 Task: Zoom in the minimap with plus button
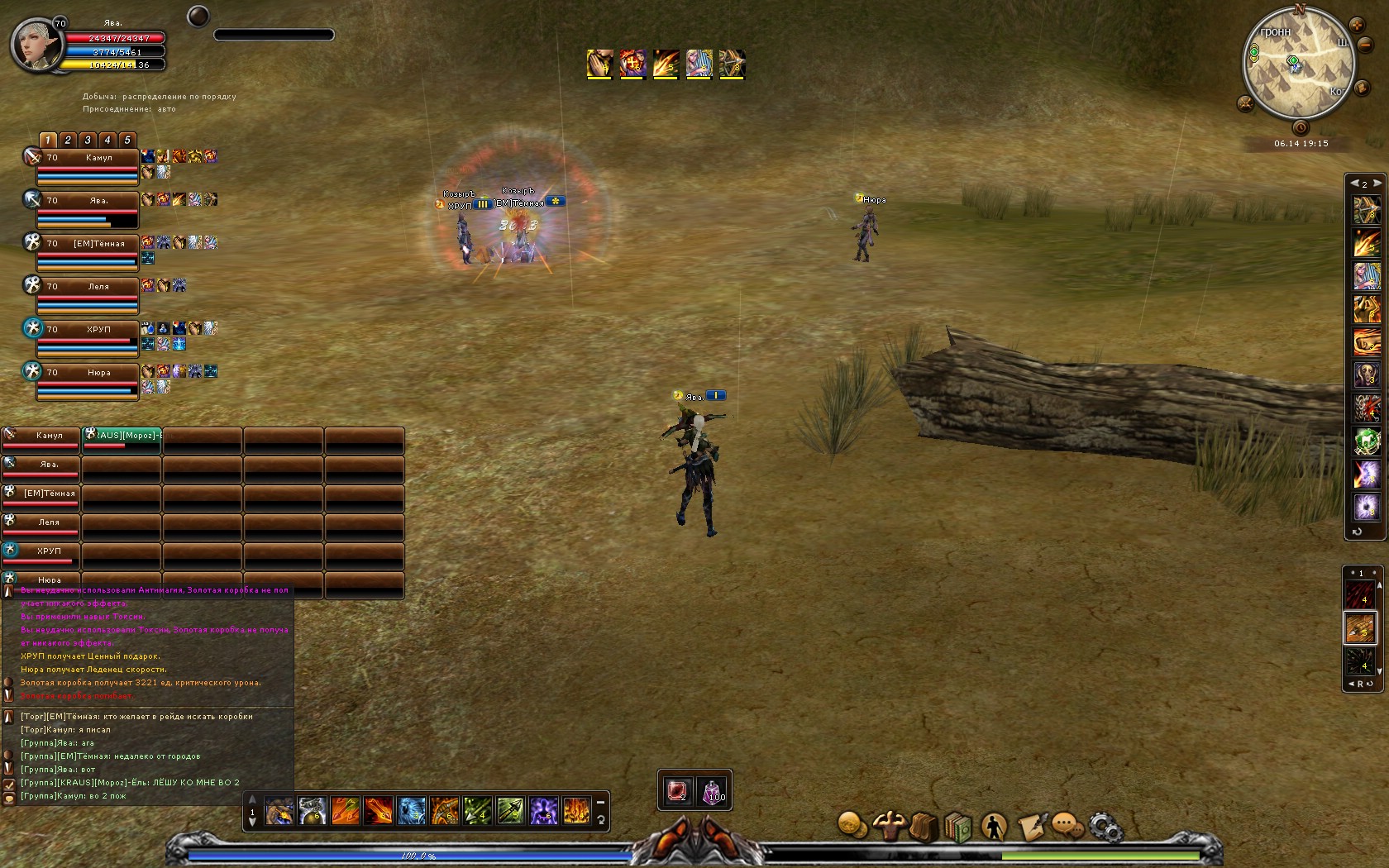(1357, 25)
